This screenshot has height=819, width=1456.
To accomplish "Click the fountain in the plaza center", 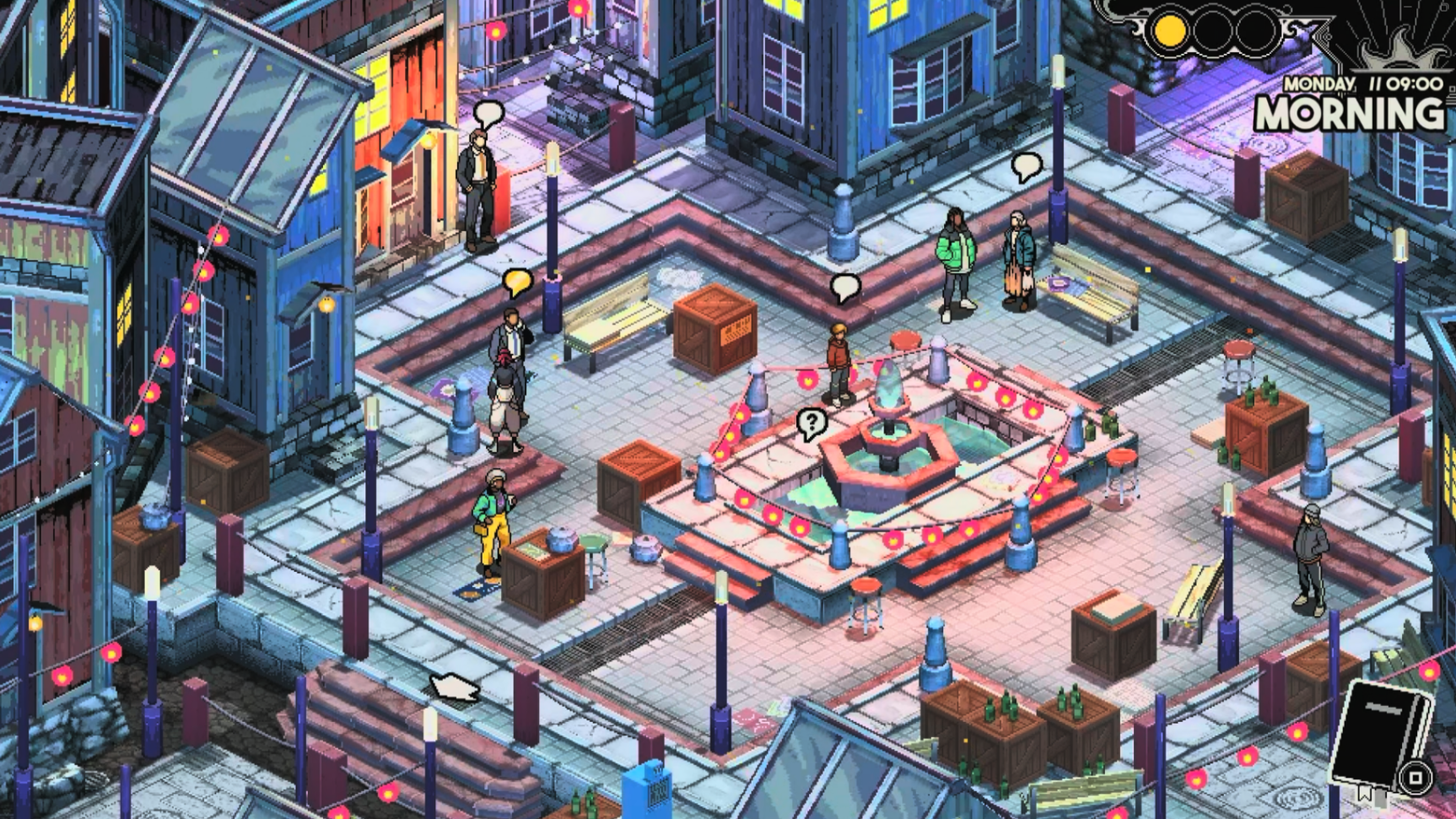I will [x=889, y=432].
